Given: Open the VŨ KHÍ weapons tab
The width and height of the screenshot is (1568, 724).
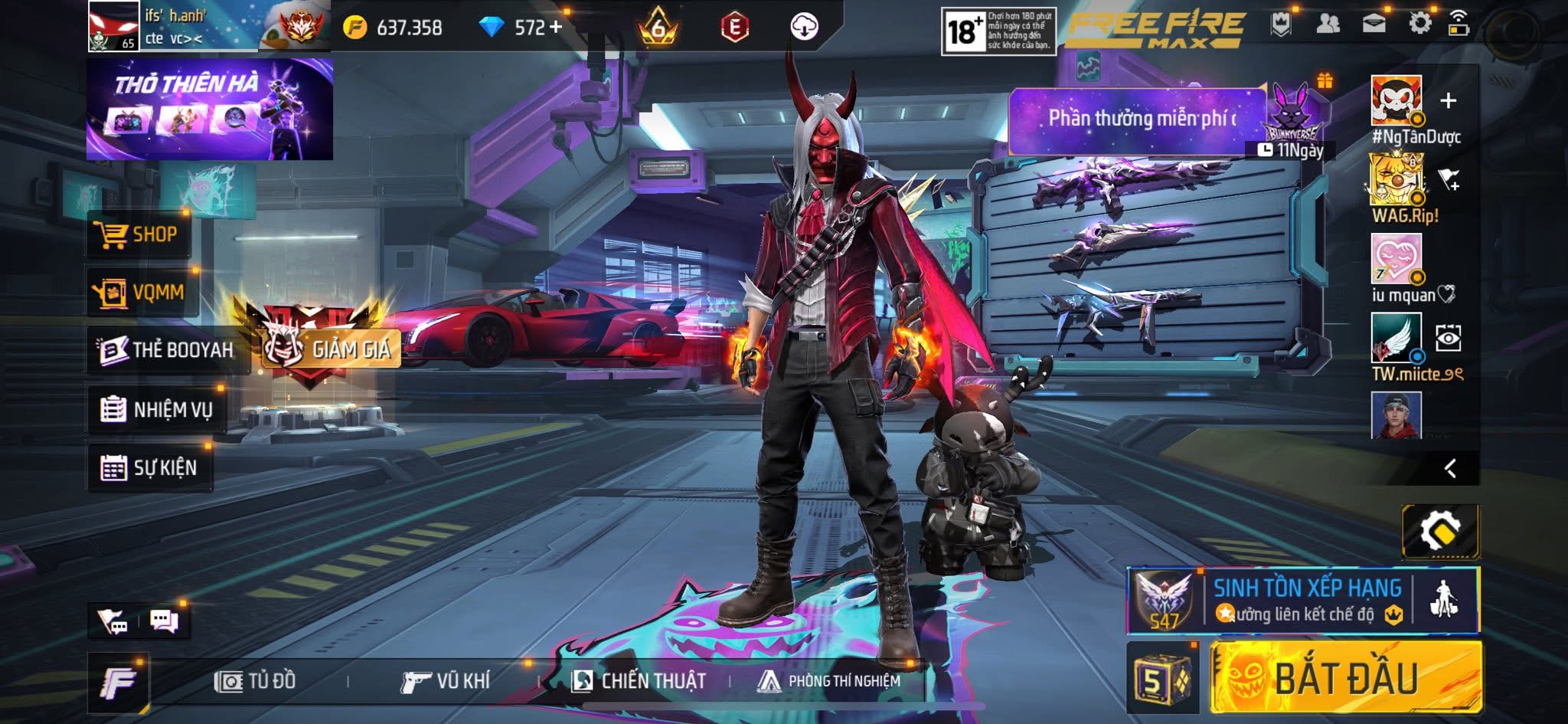Looking at the screenshot, I should click(x=446, y=681).
